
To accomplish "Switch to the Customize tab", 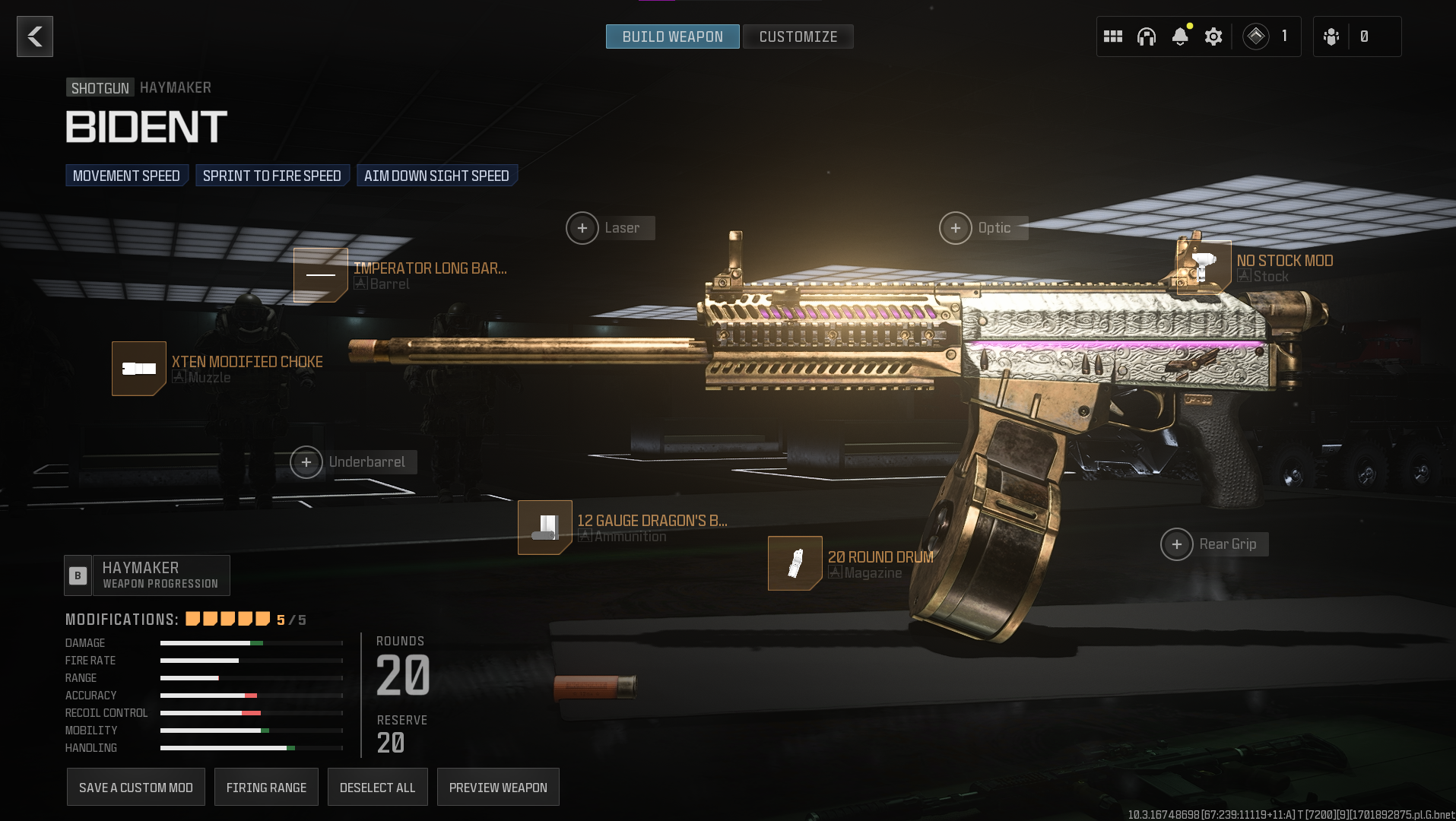I will coord(798,36).
